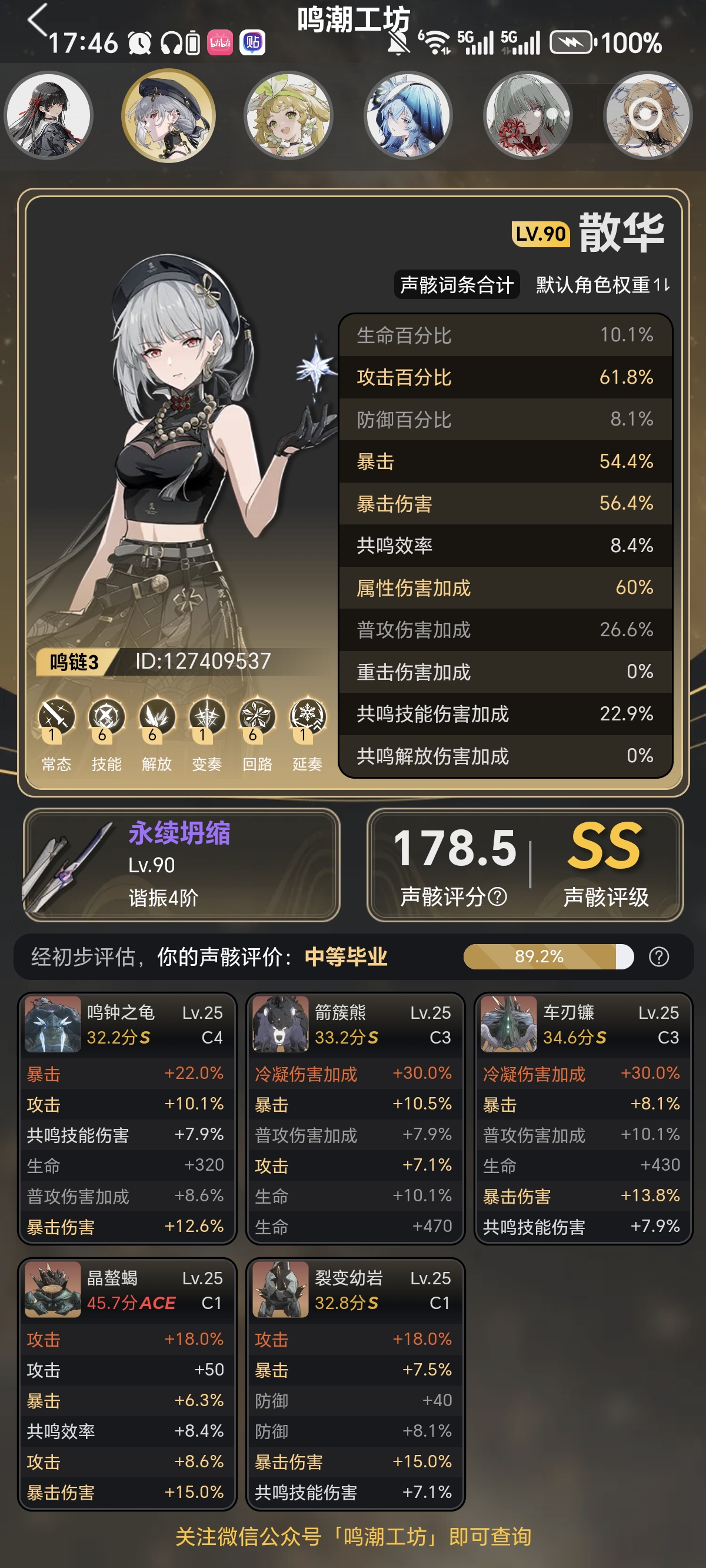This screenshot has height=1568, width=706.
Task: Select the 晶螯蝎 echo card
Action: click(126, 1384)
